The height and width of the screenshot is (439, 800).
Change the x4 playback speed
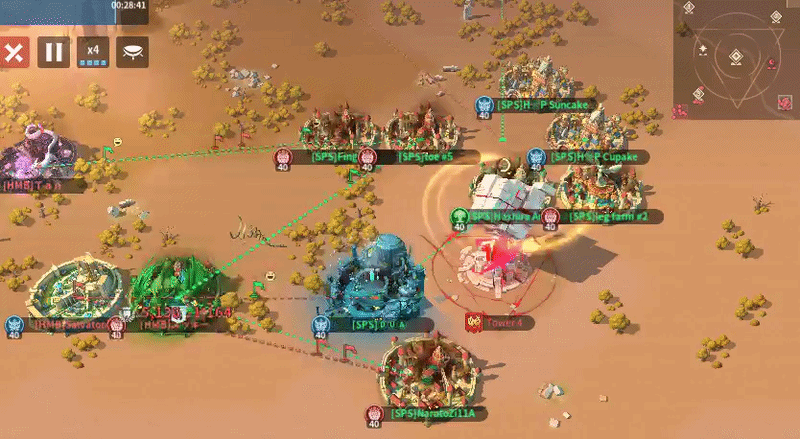pyautogui.click(x=93, y=52)
